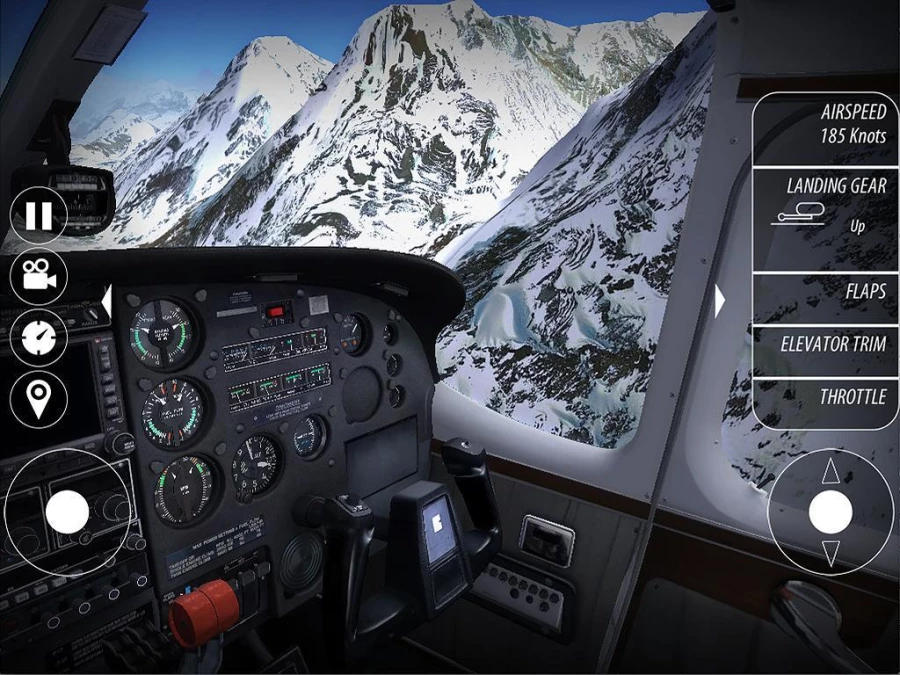The width and height of the screenshot is (900, 675).
Task: Select the Flaps control
Action: click(x=825, y=292)
